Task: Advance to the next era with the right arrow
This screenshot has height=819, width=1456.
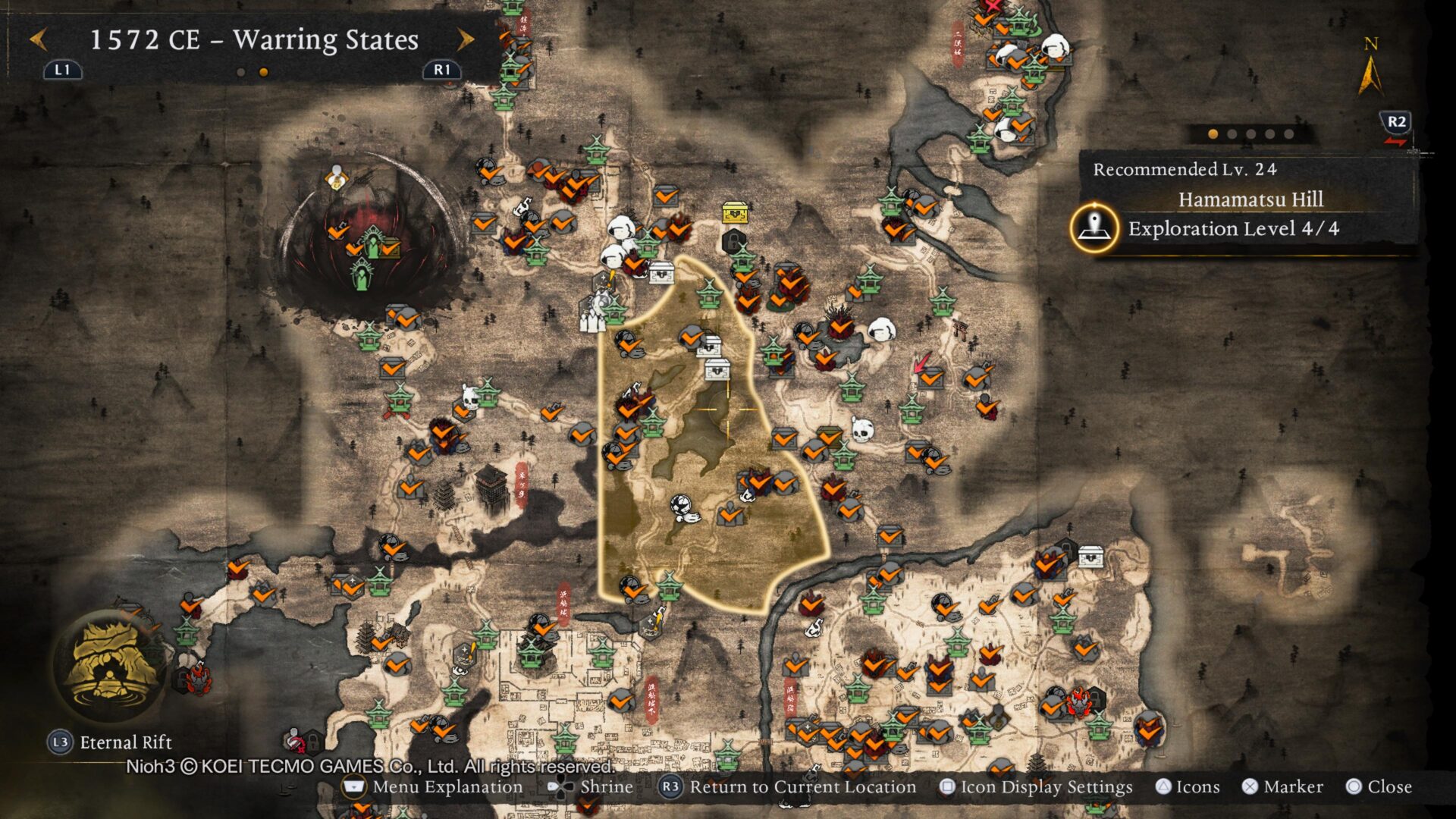Action: [x=466, y=39]
